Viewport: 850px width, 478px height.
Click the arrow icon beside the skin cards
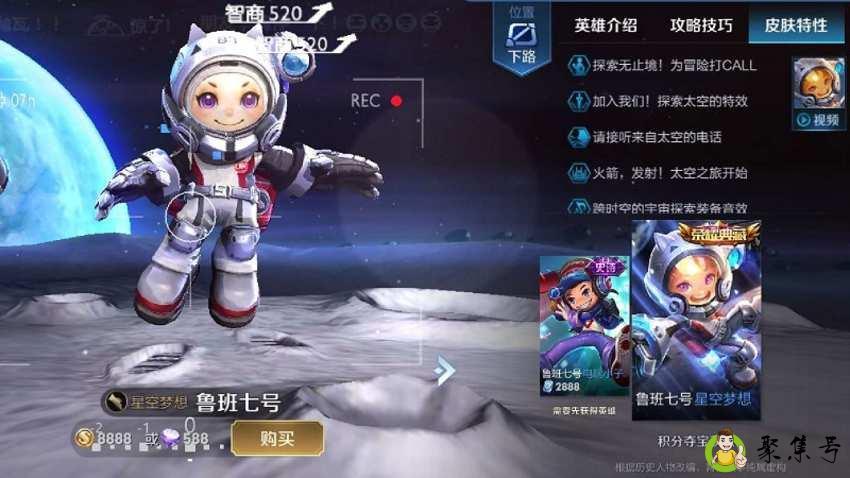coord(445,371)
